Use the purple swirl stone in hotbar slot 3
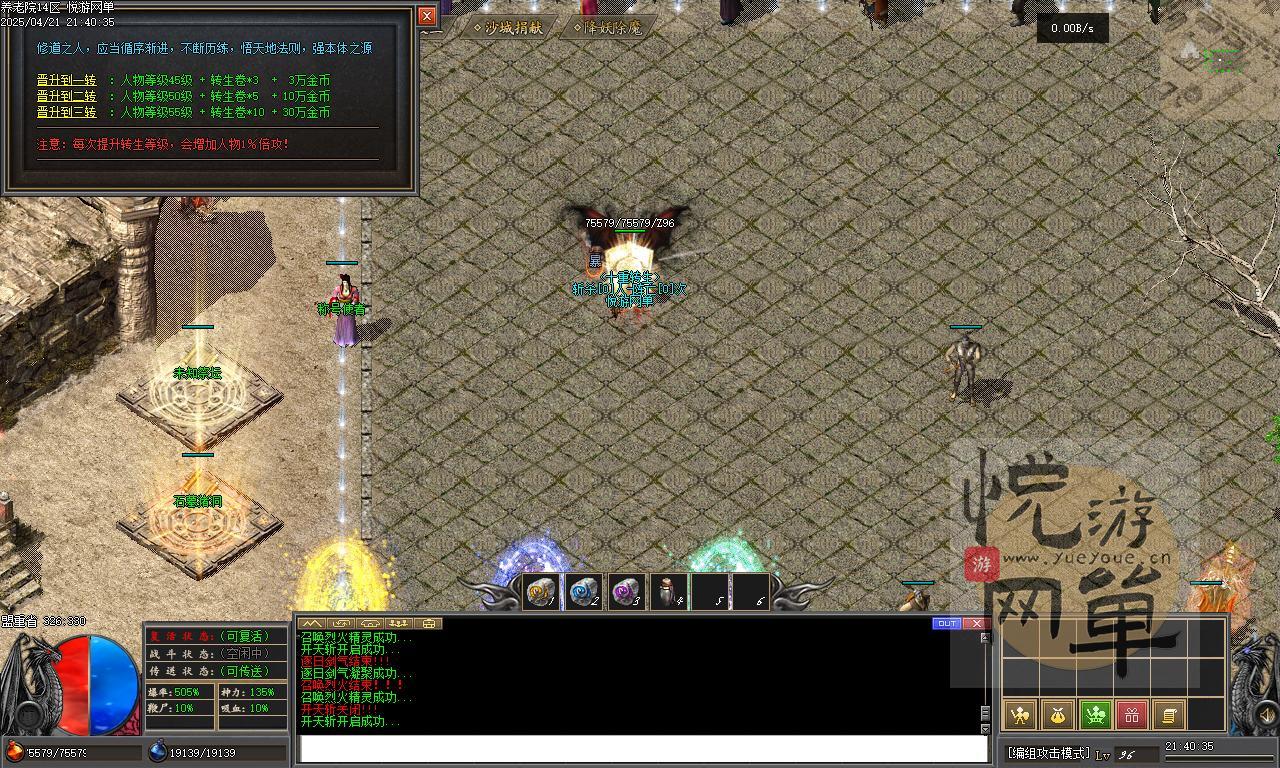The width and height of the screenshot is (1280, 768). 626,592
